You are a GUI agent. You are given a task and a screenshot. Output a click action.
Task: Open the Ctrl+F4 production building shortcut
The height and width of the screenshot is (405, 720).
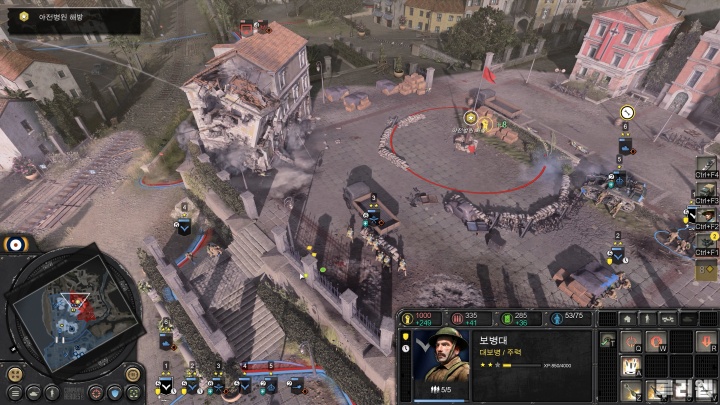click(707, 165)
